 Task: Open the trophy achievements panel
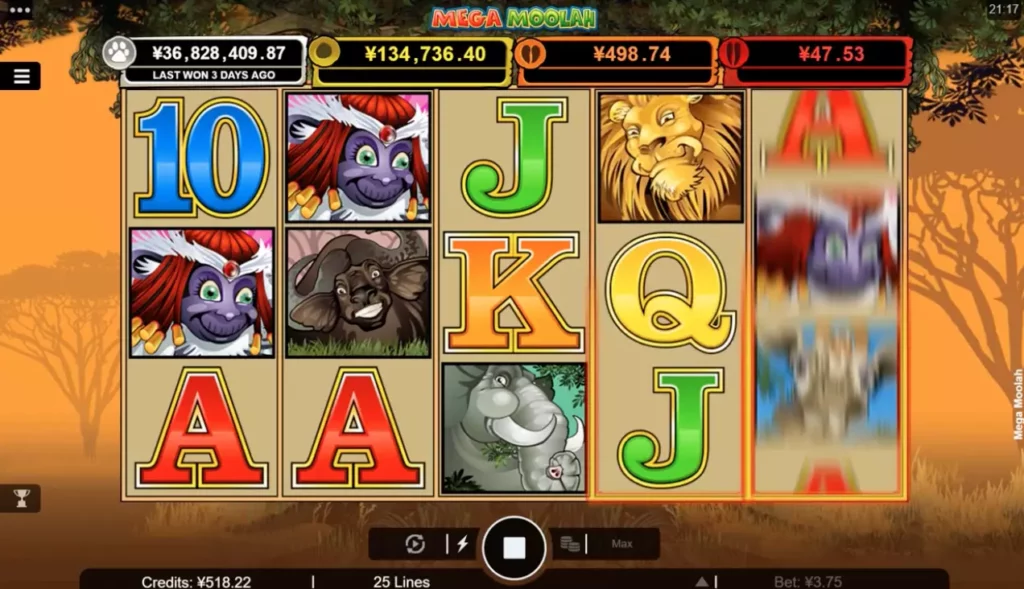point(20,497)
